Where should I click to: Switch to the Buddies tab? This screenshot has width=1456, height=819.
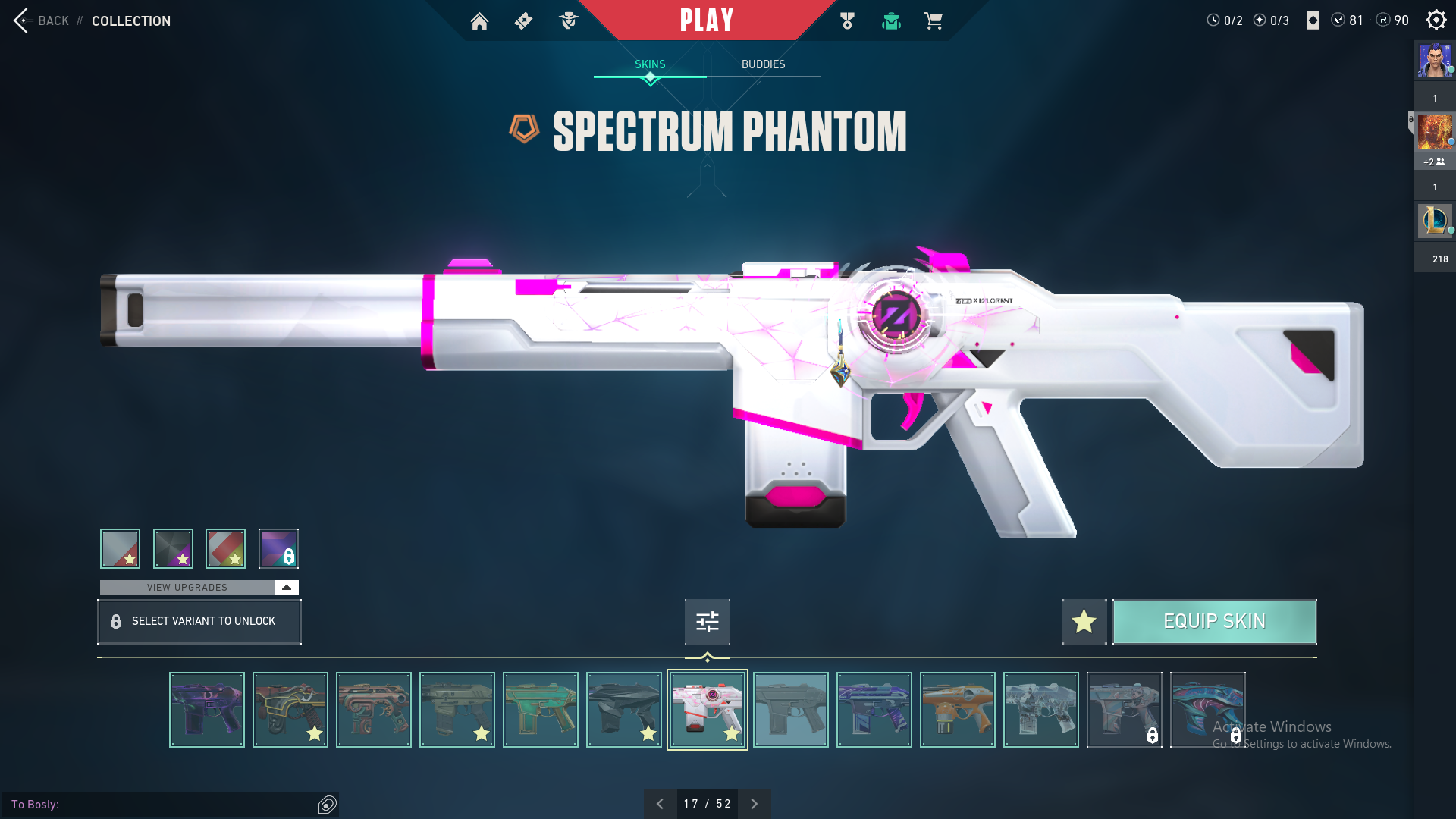tap(763, 64)
